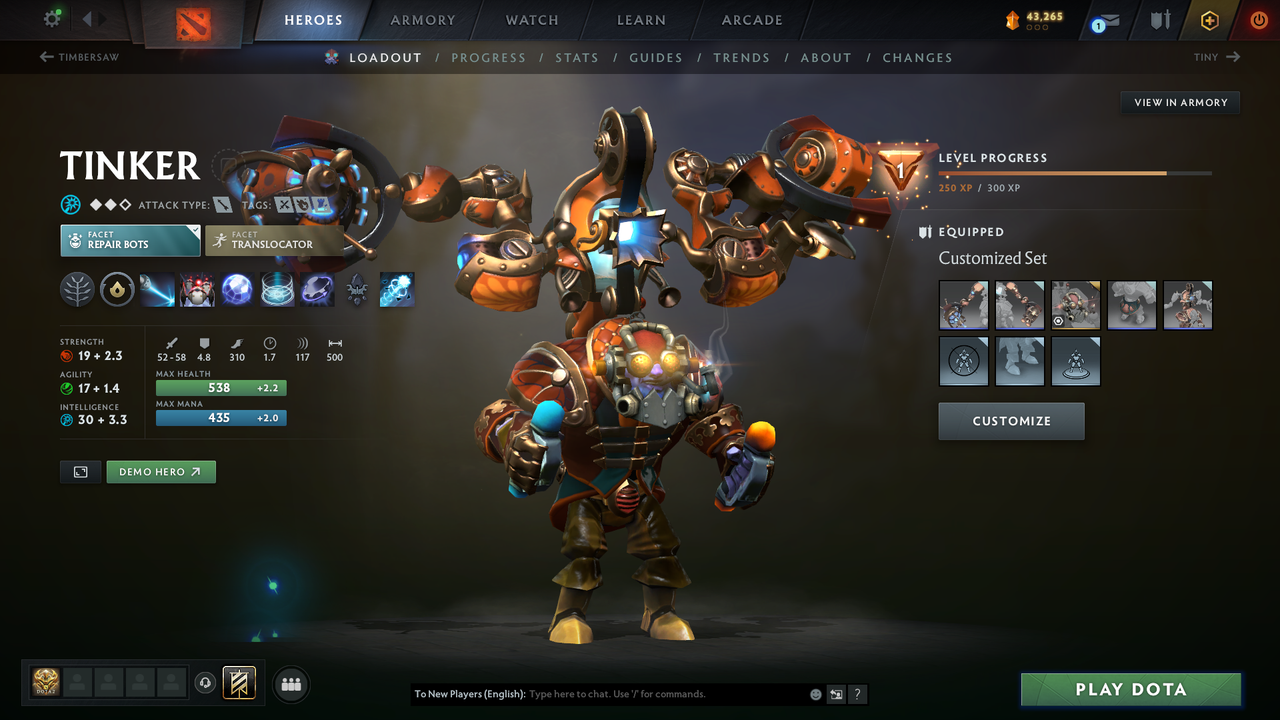This screenshot has width=1280, height=720.
Task: Advance to the Tiny hero page
Action: click(x=1215, y=57)
